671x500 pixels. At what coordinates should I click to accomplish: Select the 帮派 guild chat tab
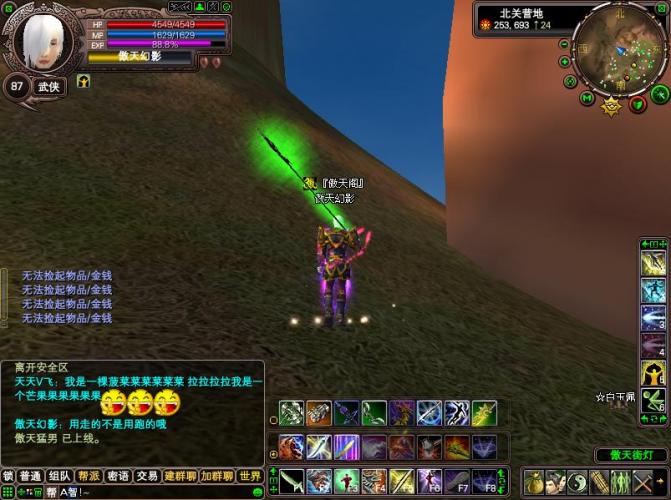(x=89, y=476)
